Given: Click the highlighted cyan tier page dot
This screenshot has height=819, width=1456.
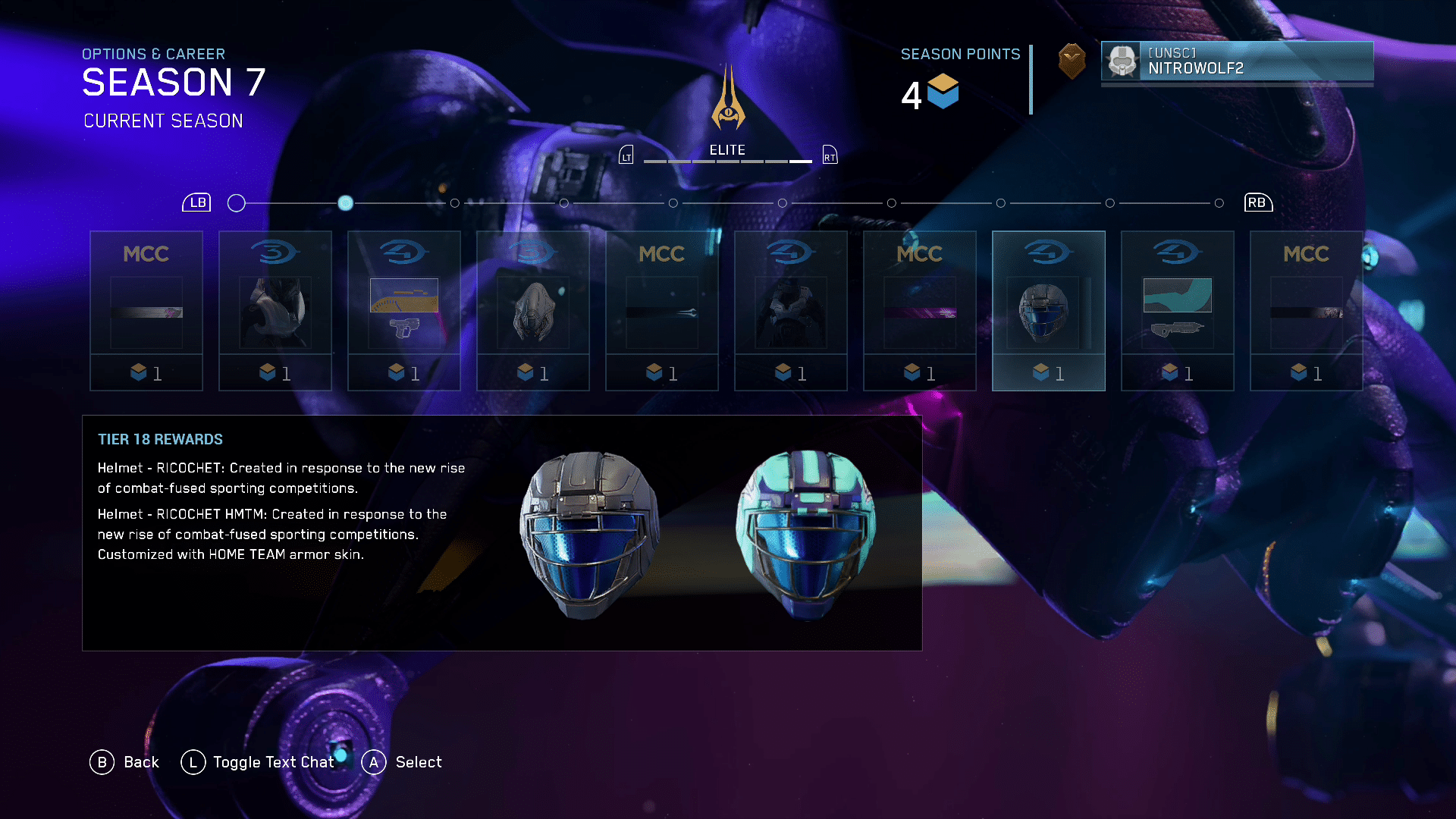Looking at the screenshot, I should coord(345,203).
